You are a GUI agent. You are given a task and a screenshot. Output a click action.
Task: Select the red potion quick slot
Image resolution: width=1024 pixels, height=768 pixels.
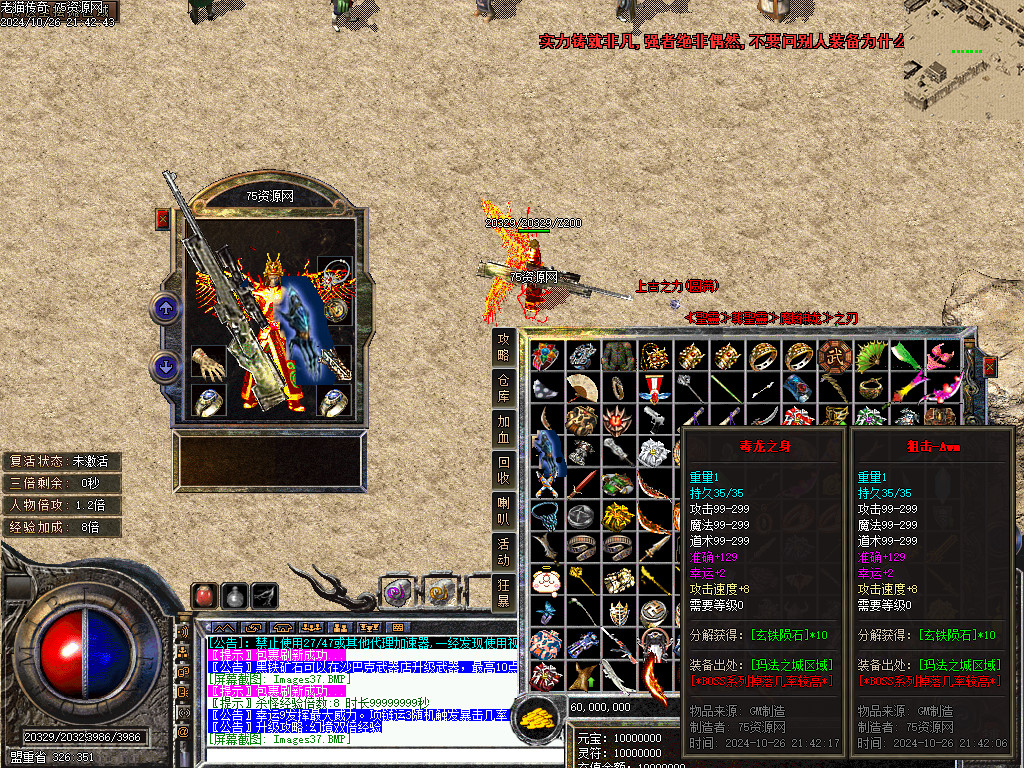(x=206, y=595)
